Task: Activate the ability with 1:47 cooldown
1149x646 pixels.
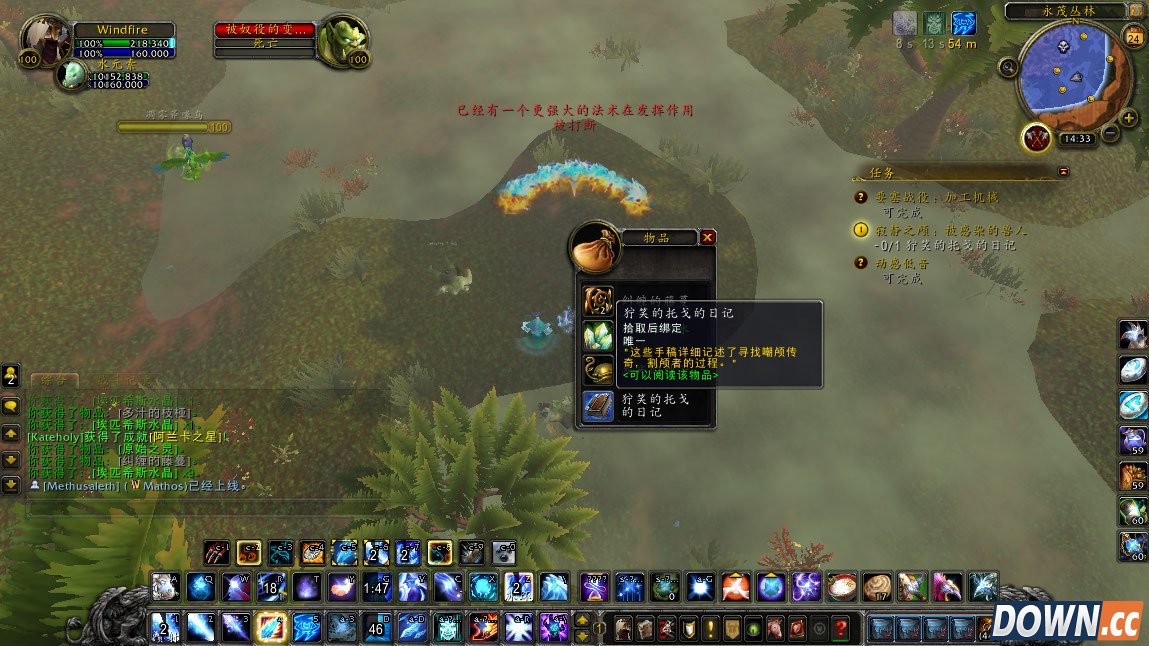Action: [x=377, y=587]
